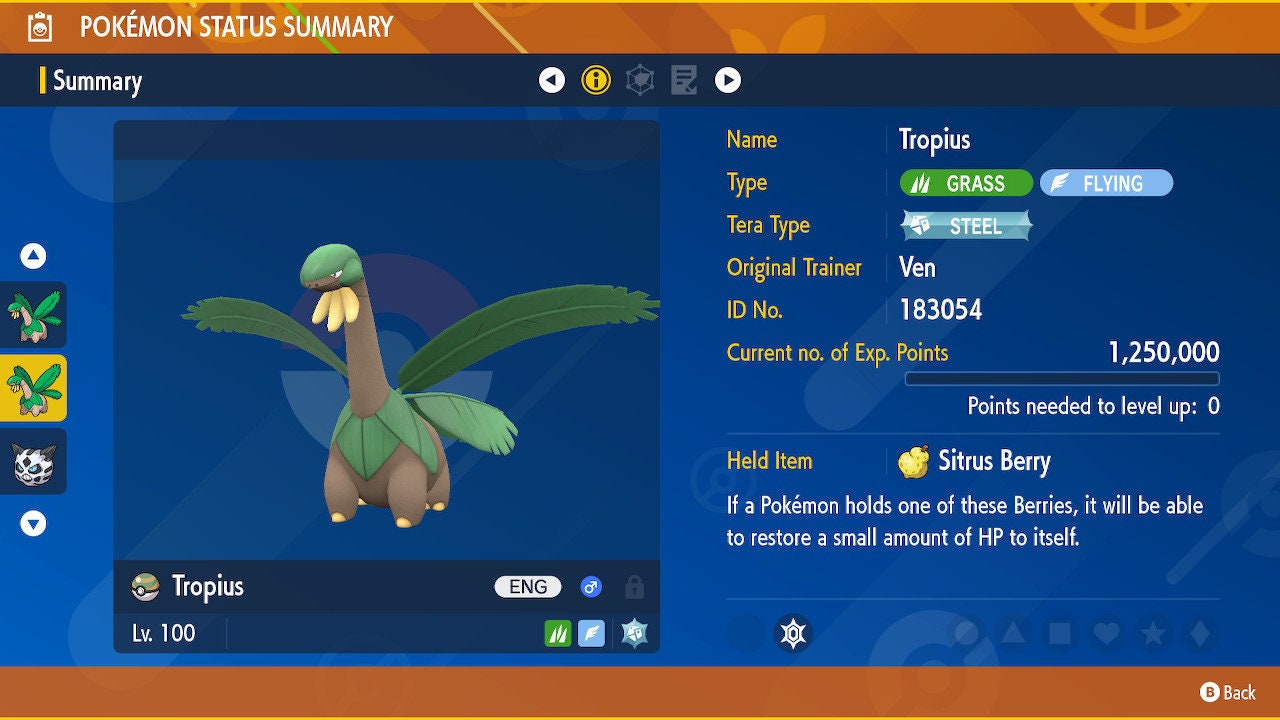This screenshot has height=720, width=1280.
Task: Click the ENG language tag
Action: pyautogui.click(x=528, y=587)
